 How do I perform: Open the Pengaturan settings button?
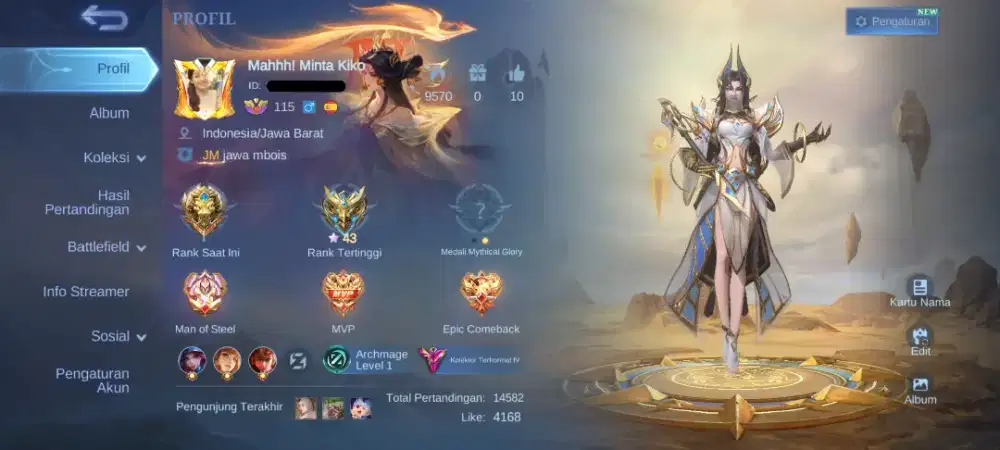pos(892,21)
